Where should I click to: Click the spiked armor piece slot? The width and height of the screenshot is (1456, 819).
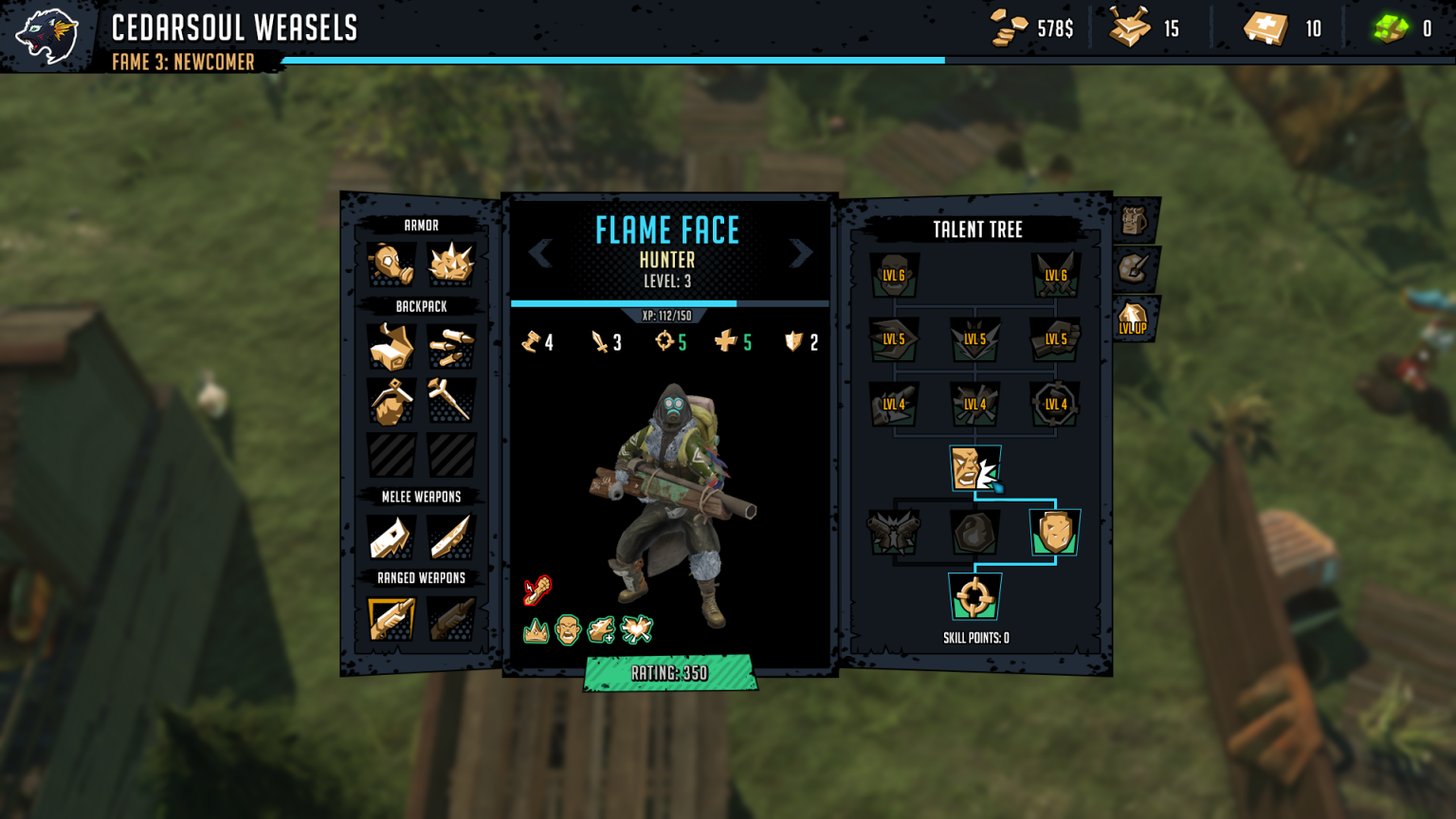point(453,264)
